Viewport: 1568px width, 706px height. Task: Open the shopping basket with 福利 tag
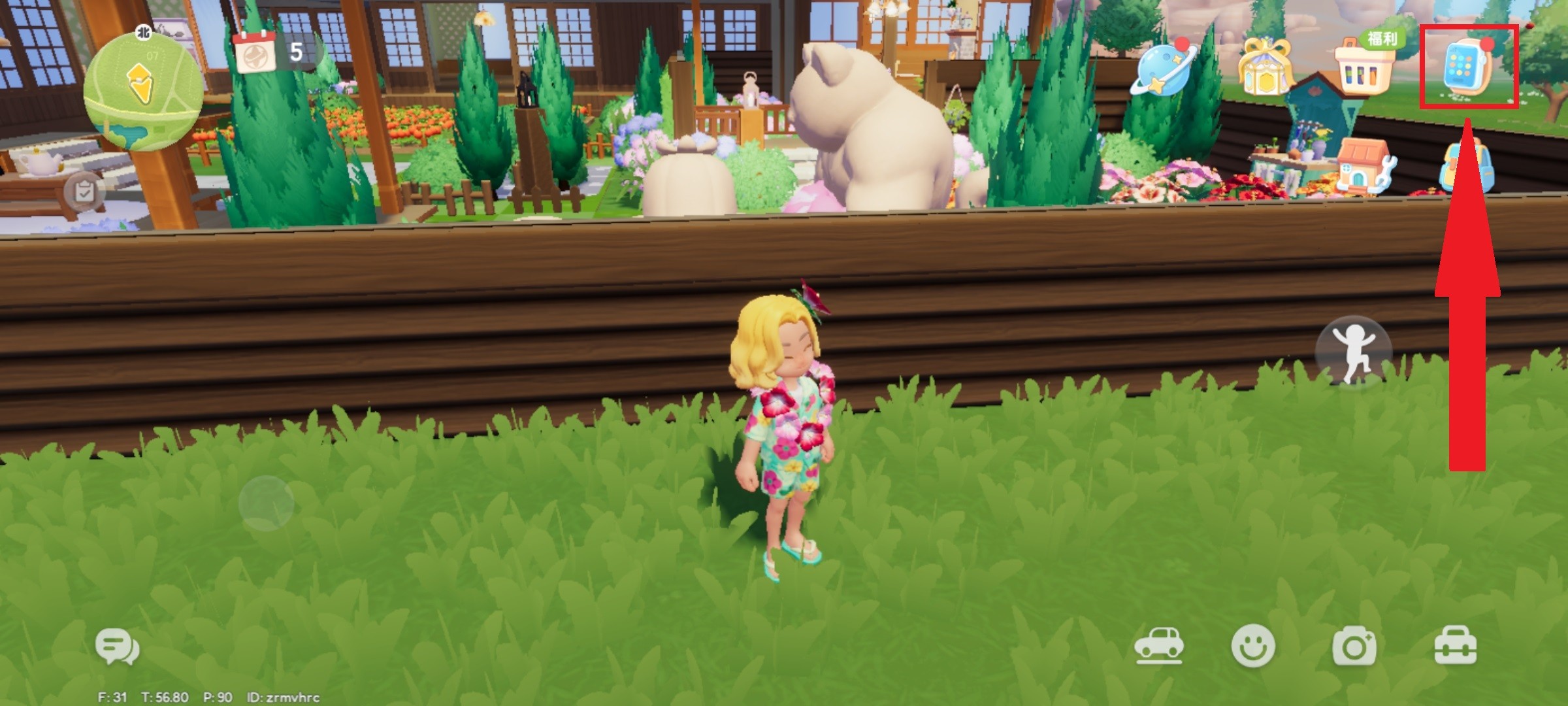click(1367, 65)
